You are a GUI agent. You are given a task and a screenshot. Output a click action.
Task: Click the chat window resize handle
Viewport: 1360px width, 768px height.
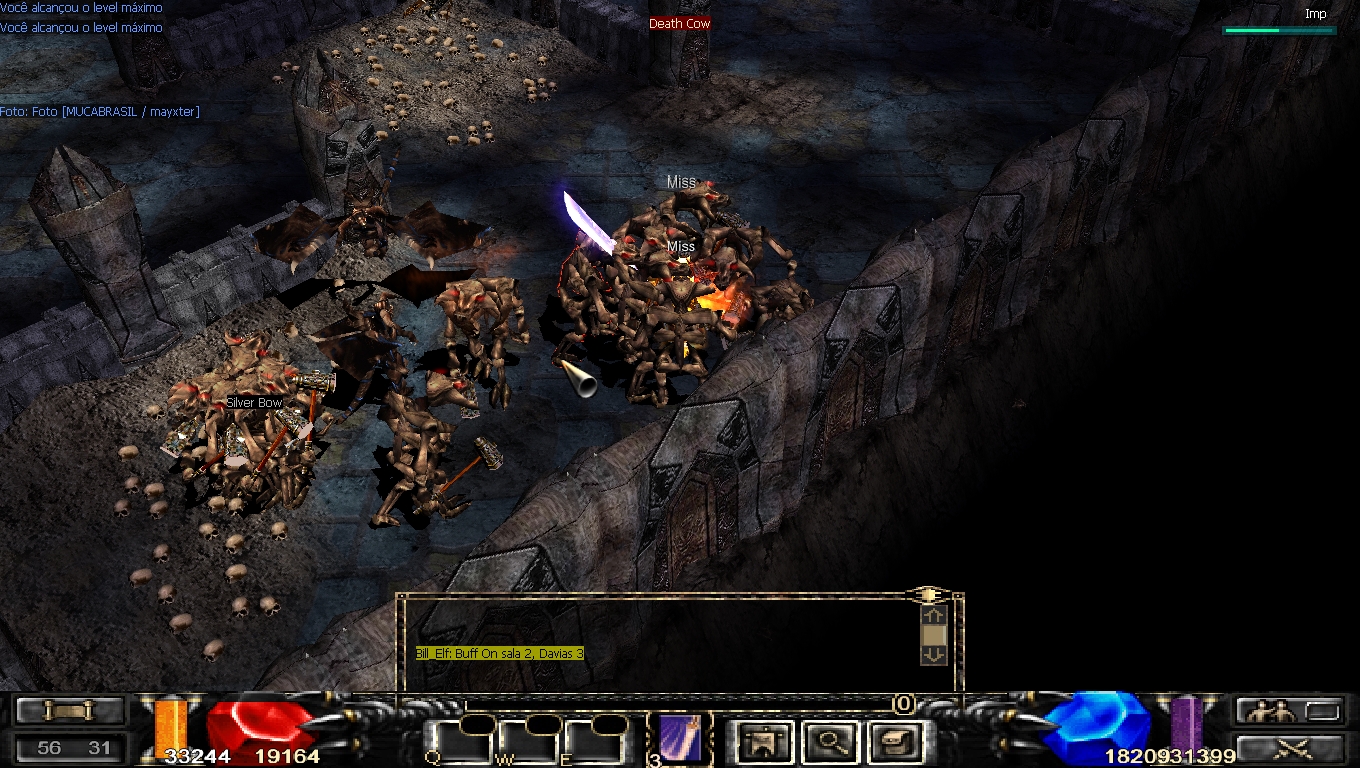click(927, 595)
